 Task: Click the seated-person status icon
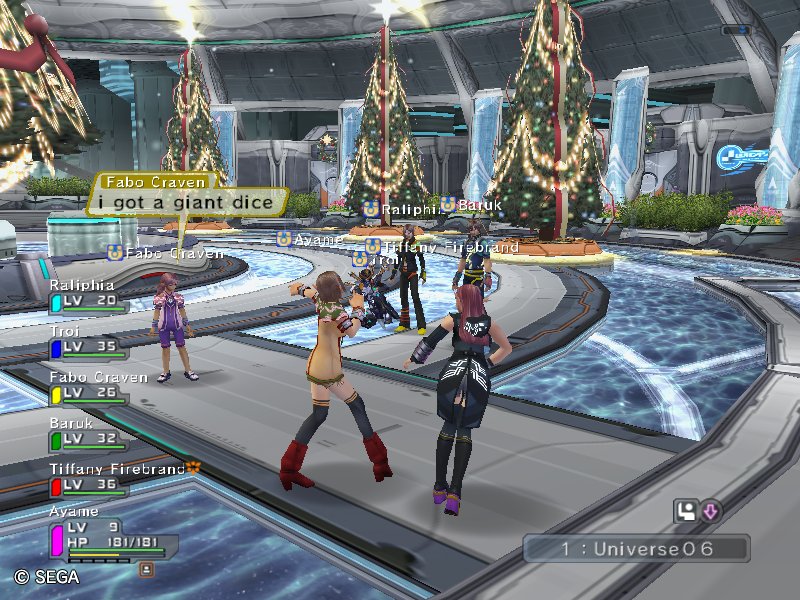click(x=686, y=512)
